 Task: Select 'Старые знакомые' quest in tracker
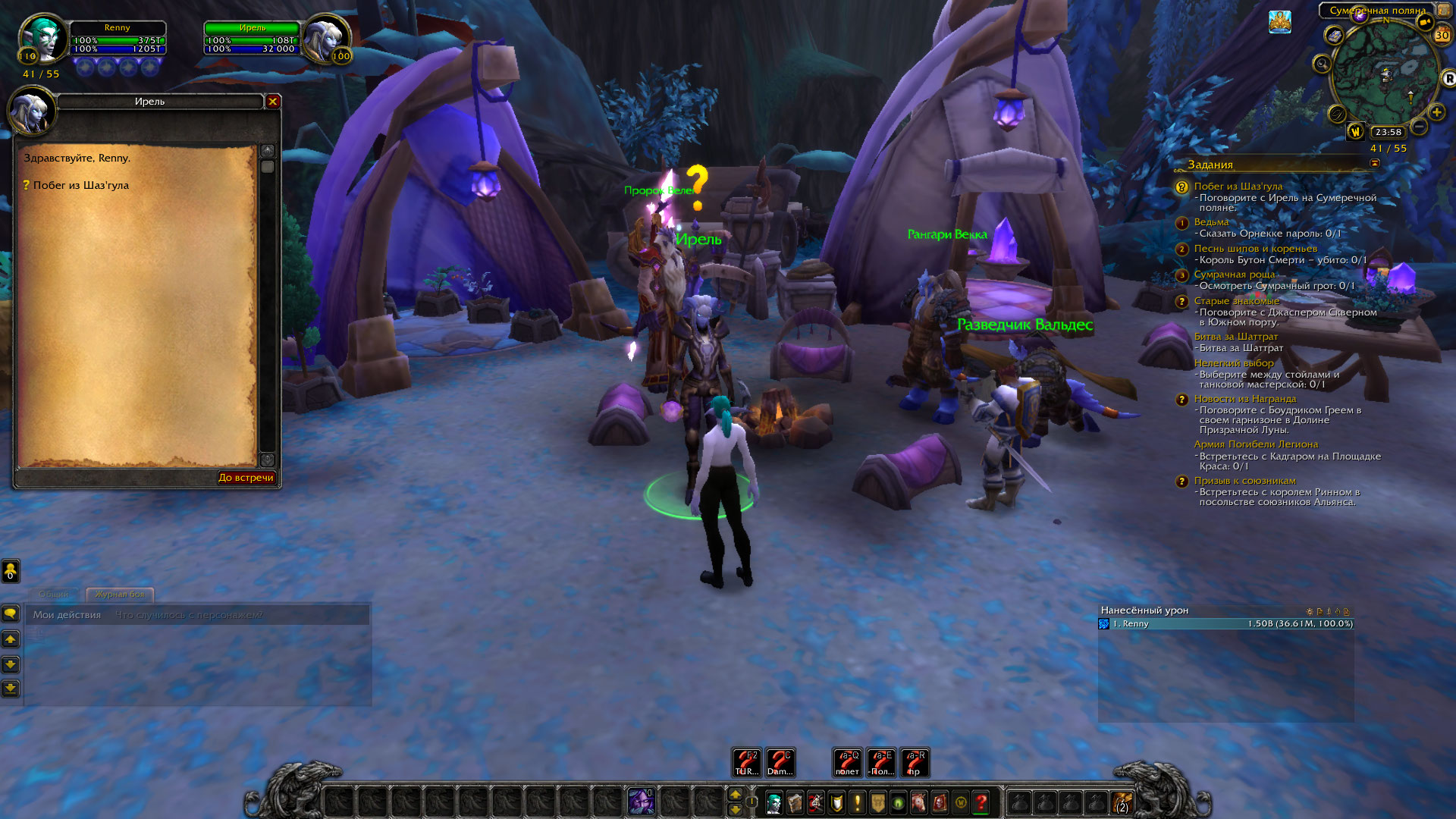[x=1236, y=301]
